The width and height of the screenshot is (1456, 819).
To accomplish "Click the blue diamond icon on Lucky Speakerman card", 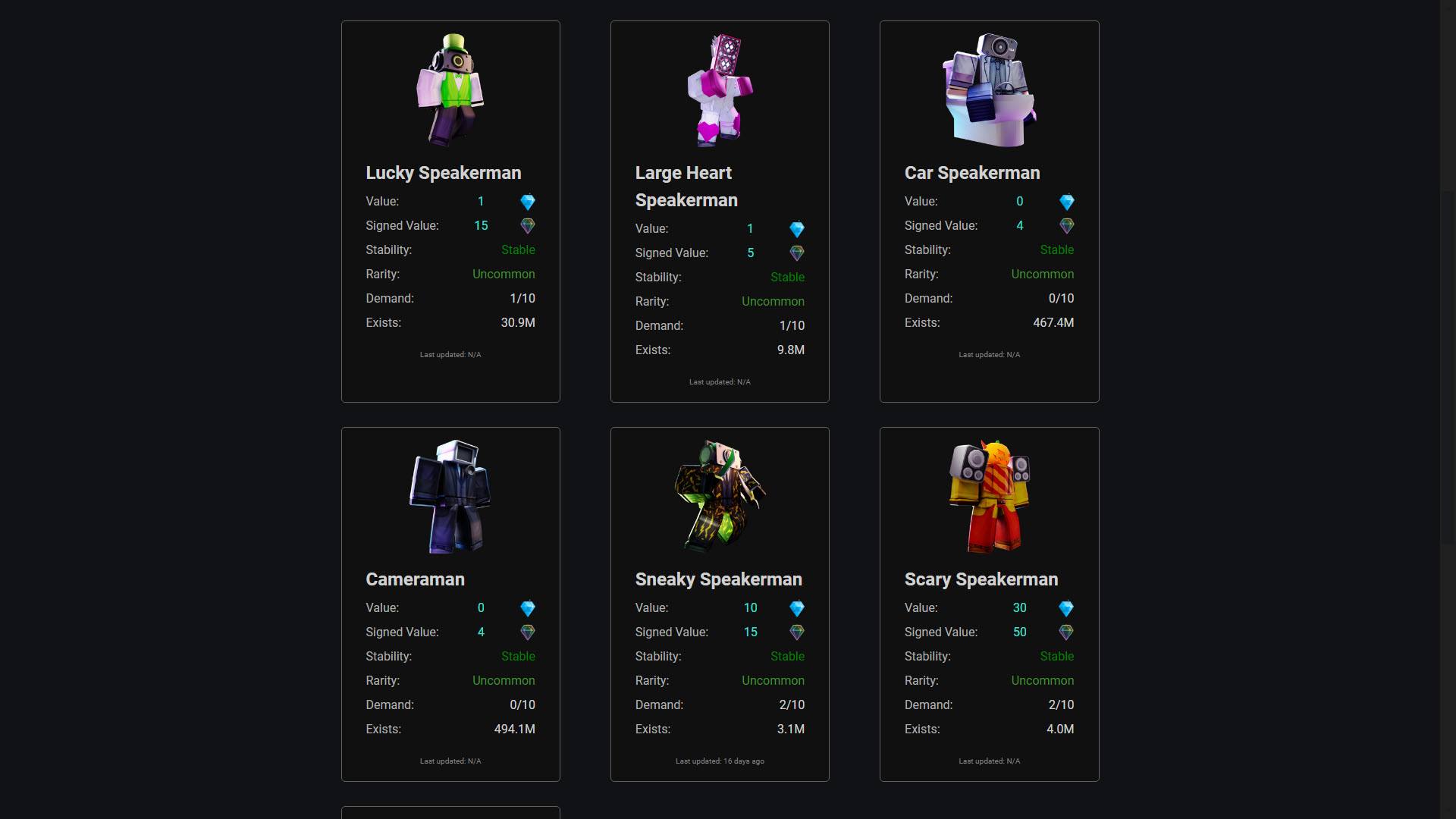I will (528, 202).
